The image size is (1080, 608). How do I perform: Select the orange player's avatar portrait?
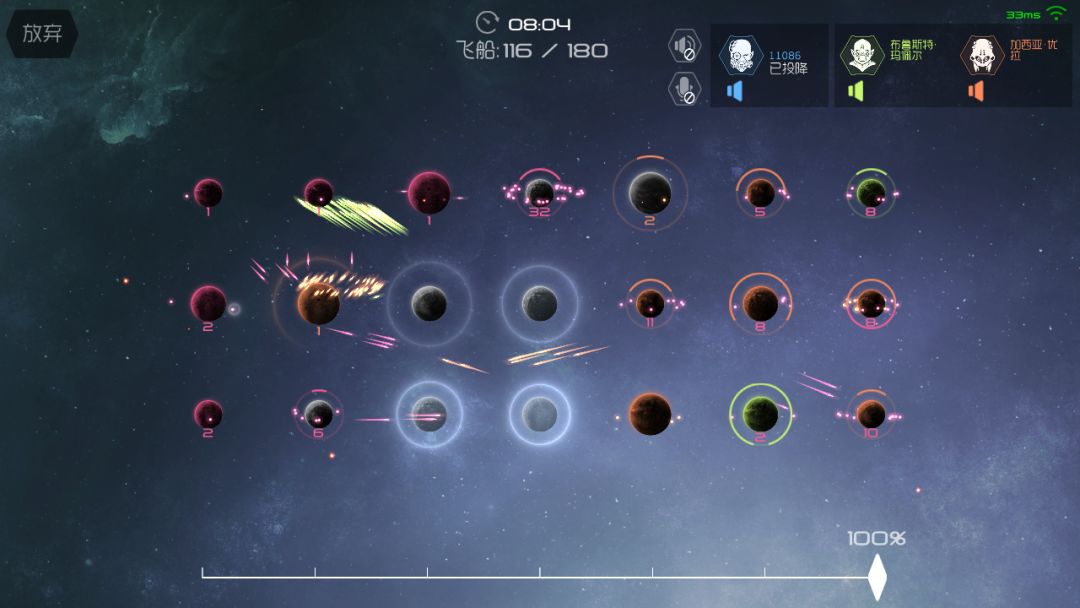[x=982, y=55]
